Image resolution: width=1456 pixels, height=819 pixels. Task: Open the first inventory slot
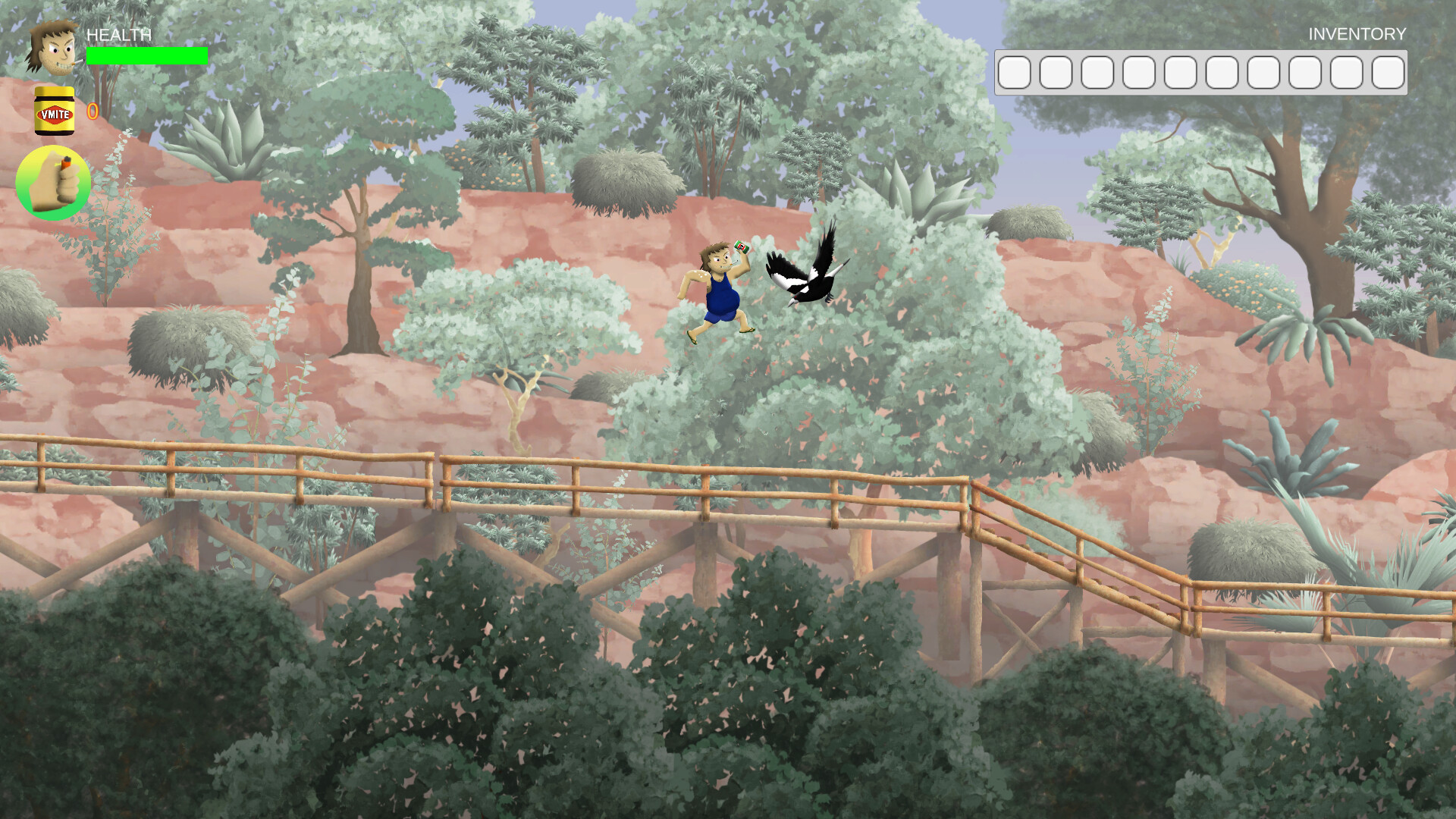pos(1015,72)
